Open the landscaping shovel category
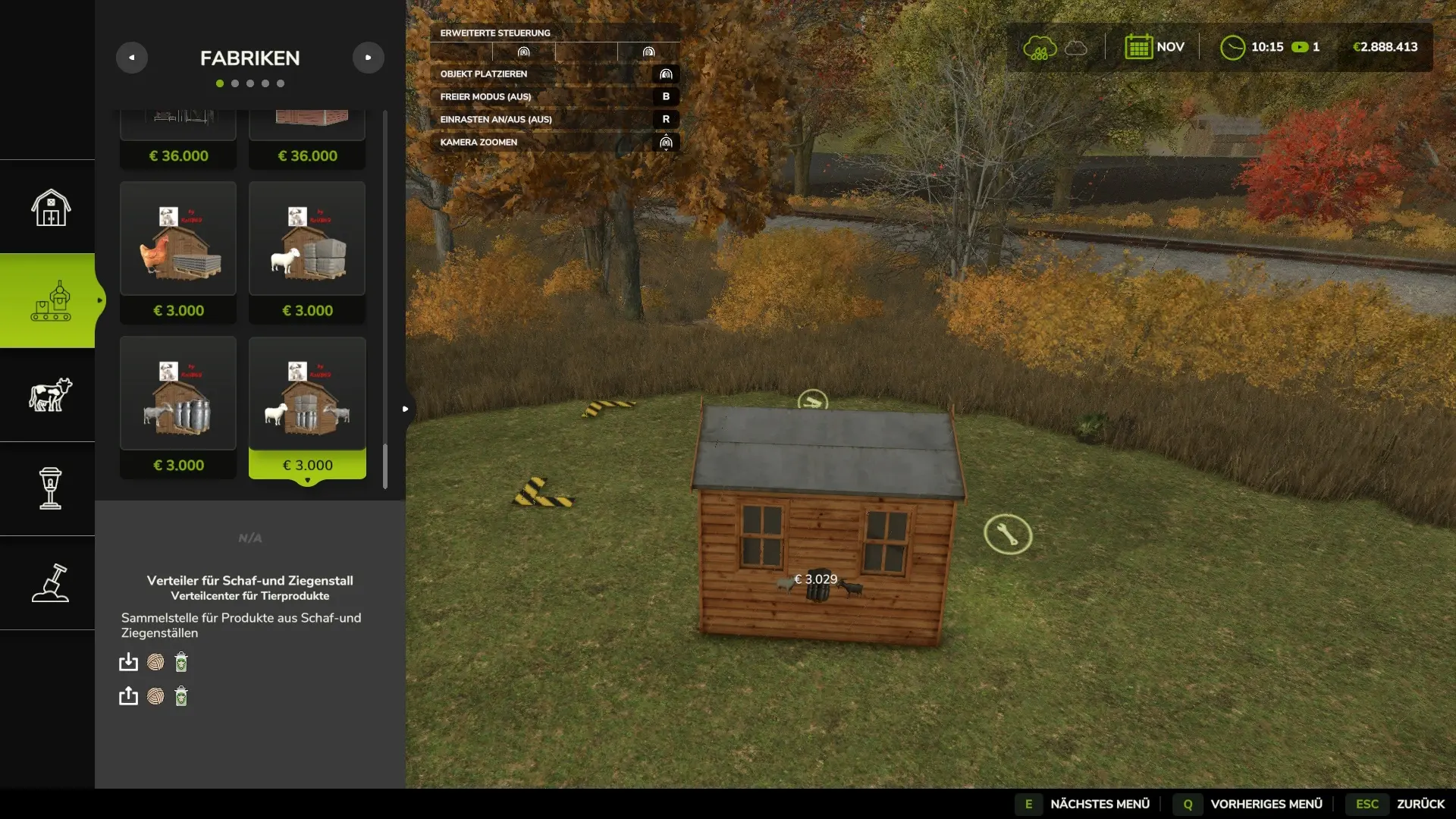The height and width of the screenshot is (819, 1456). point(50,583)
